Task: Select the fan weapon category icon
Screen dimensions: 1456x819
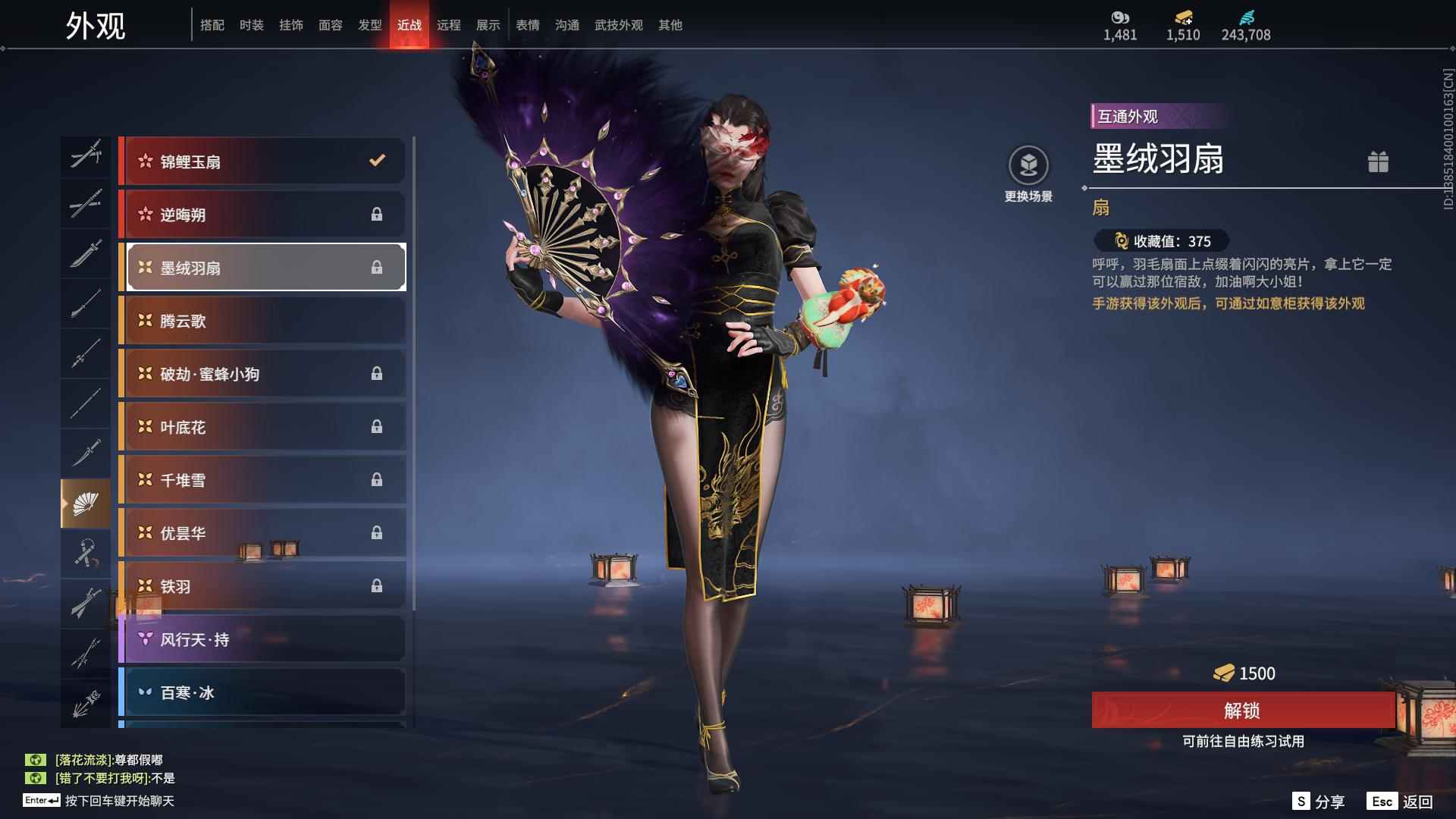Action: click(x=85, y=504)
